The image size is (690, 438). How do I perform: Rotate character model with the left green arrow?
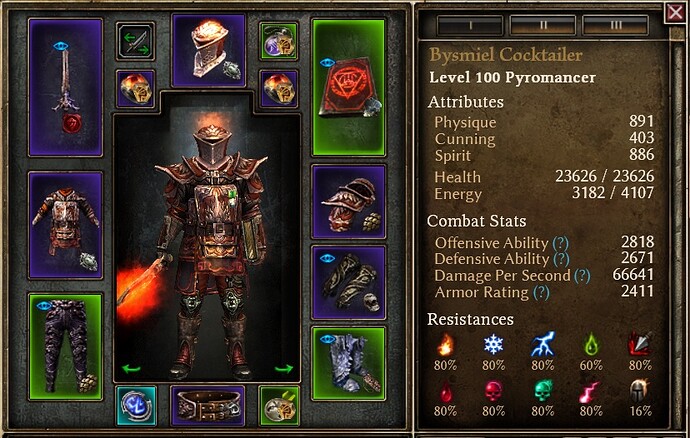coord(130,368)
